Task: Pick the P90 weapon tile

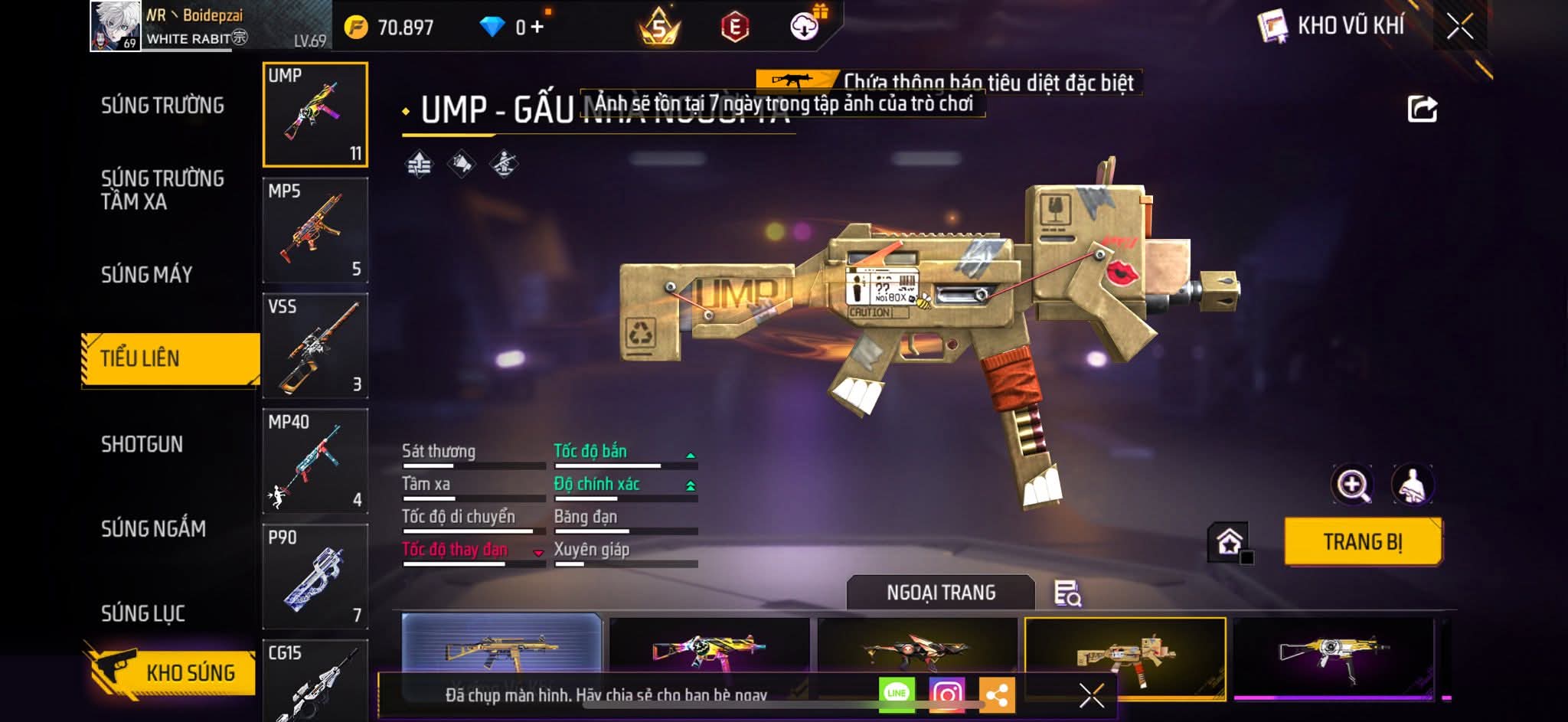Action: 315,577
